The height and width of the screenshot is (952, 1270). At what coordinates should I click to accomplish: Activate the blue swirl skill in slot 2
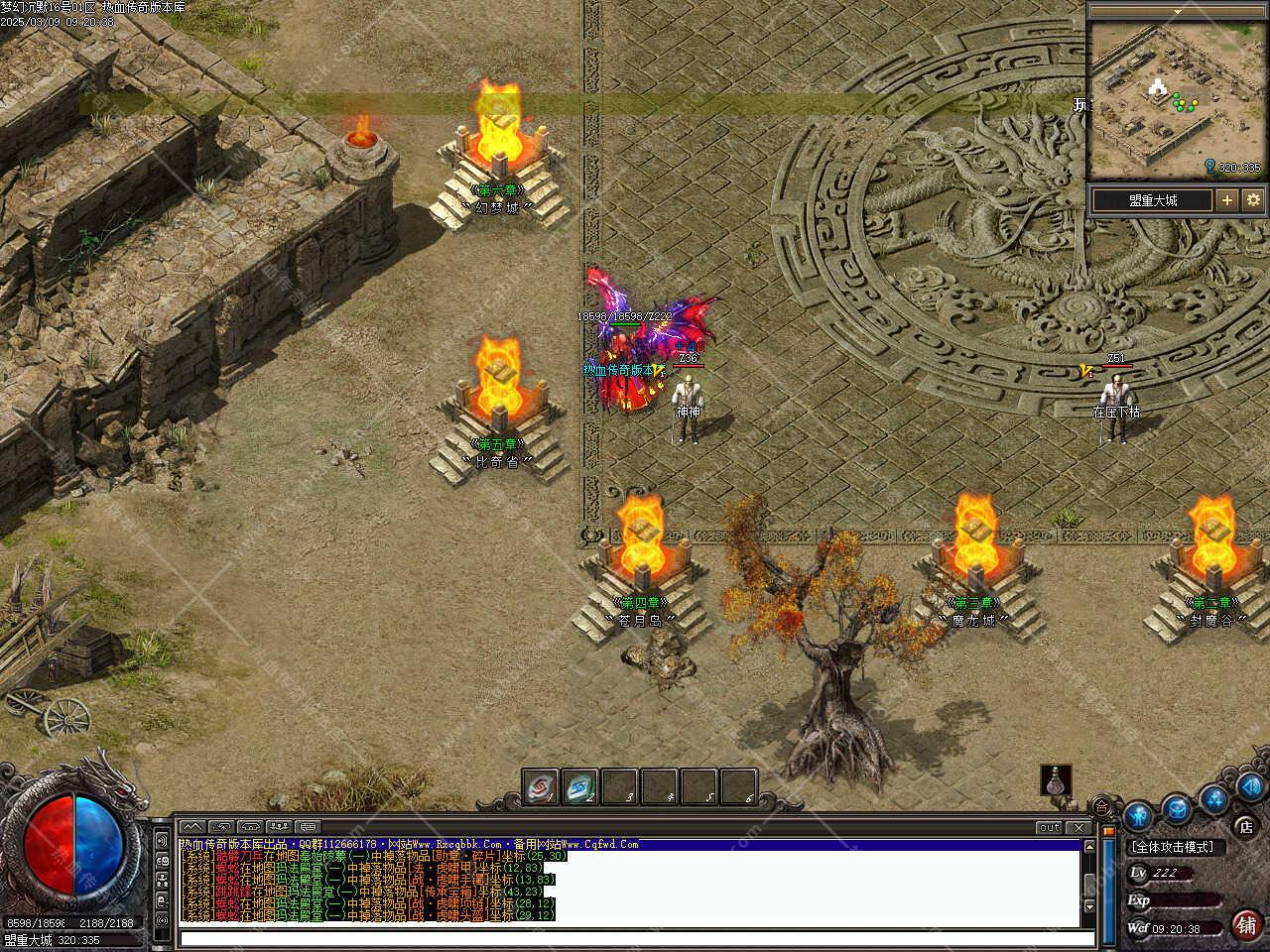[580, 787]
